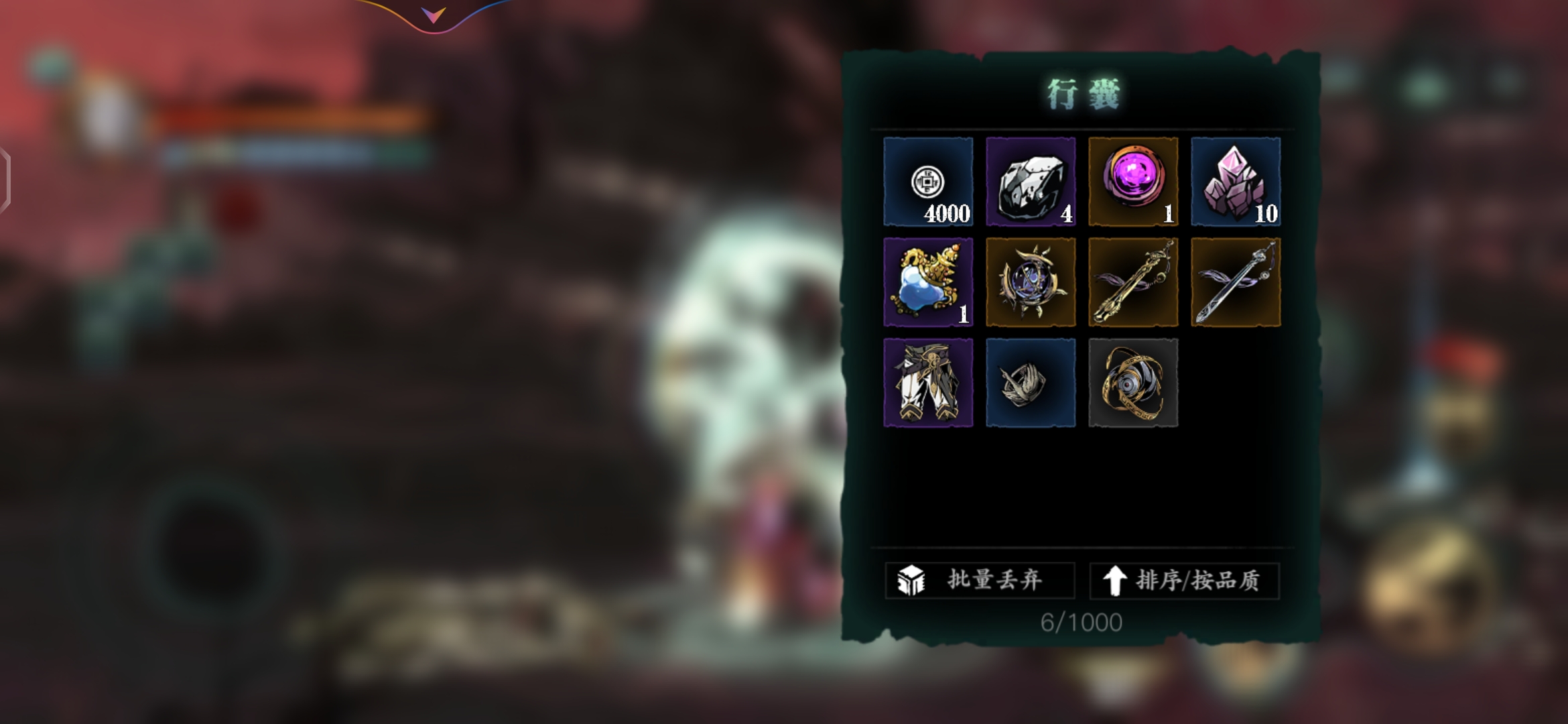Click the 批量丢弃 batch discard button
Screen dimensions: 1568x724
[980, 580]
